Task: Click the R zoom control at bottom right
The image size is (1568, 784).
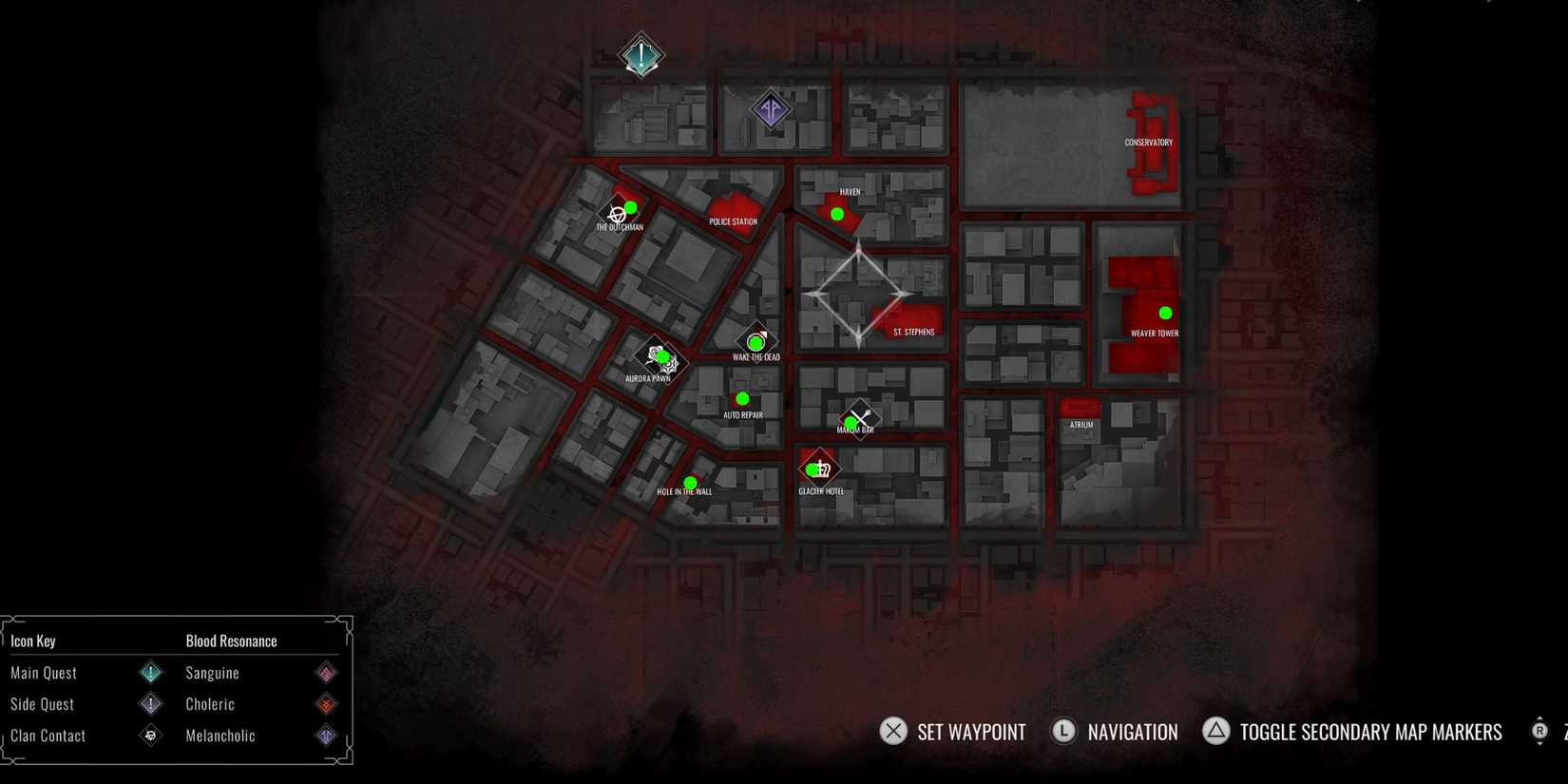Action: coord(1539,732)
